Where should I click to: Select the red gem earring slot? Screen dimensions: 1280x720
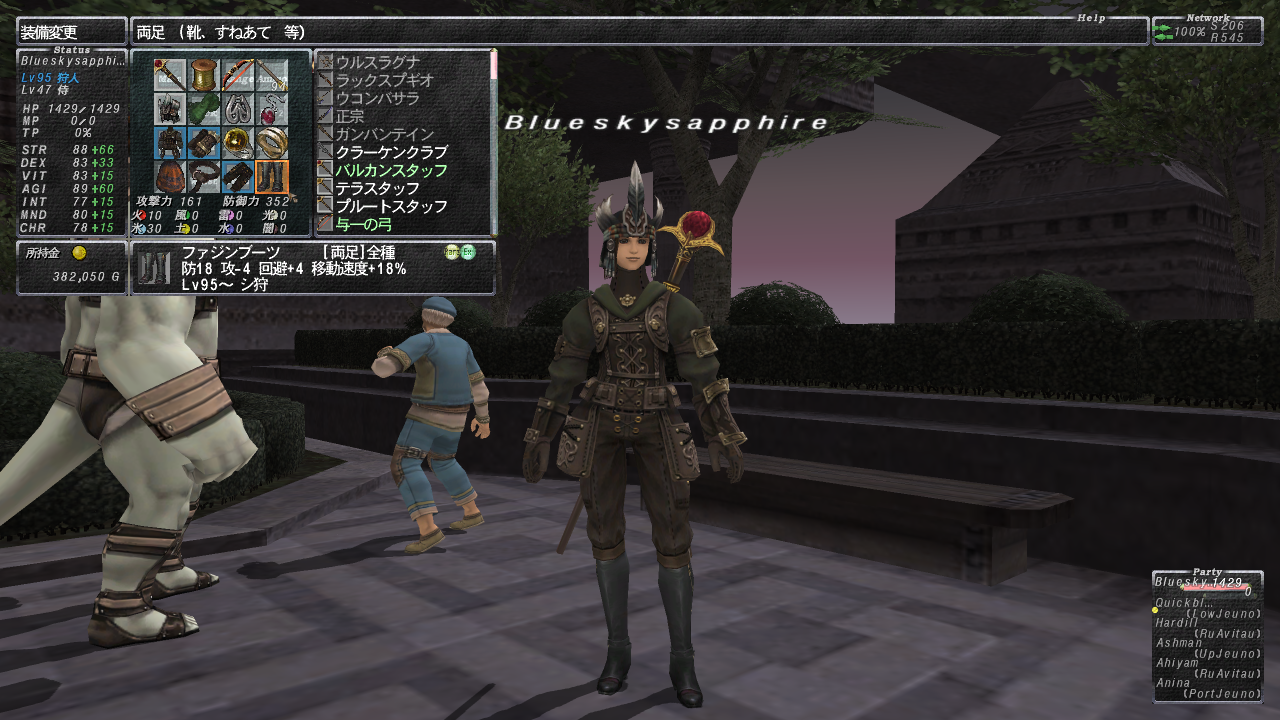271,109
